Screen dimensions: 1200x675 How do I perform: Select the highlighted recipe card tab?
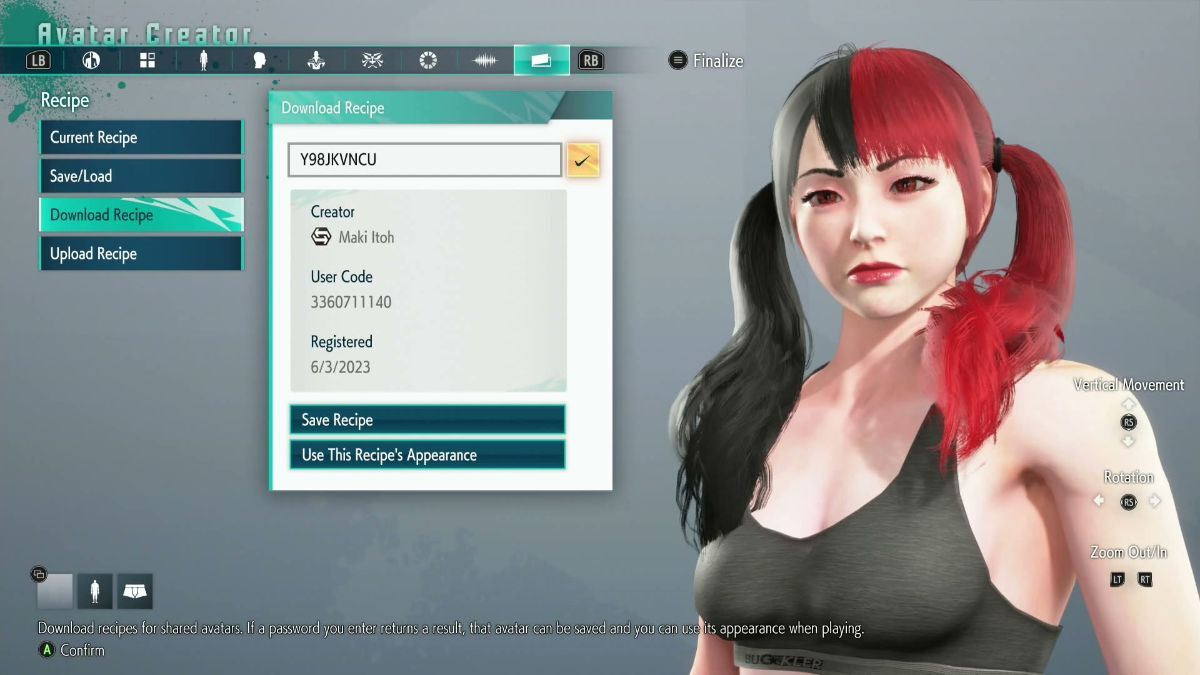pyautogui.click(x=541, y=61)
